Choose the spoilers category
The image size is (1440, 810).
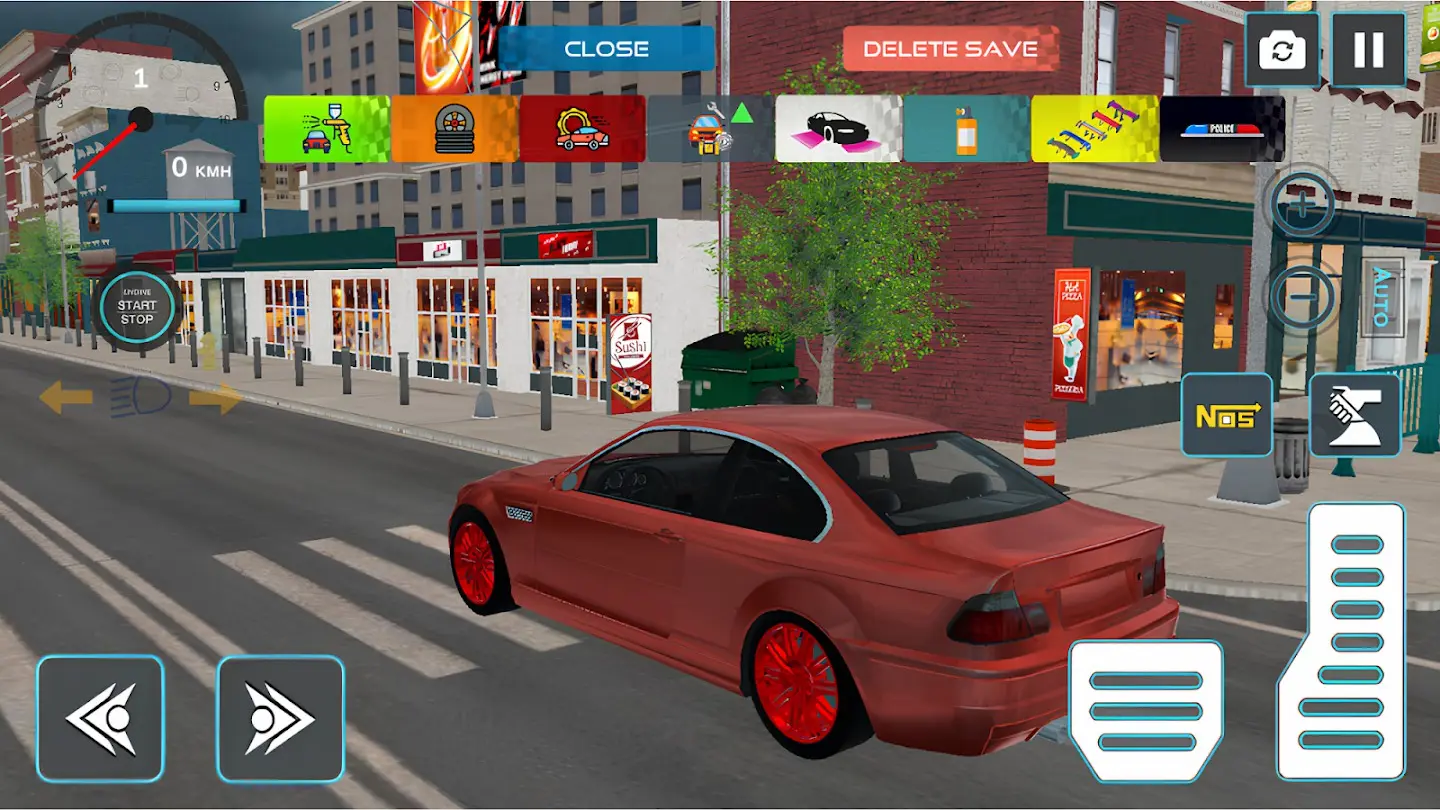tap(1094, 129)
